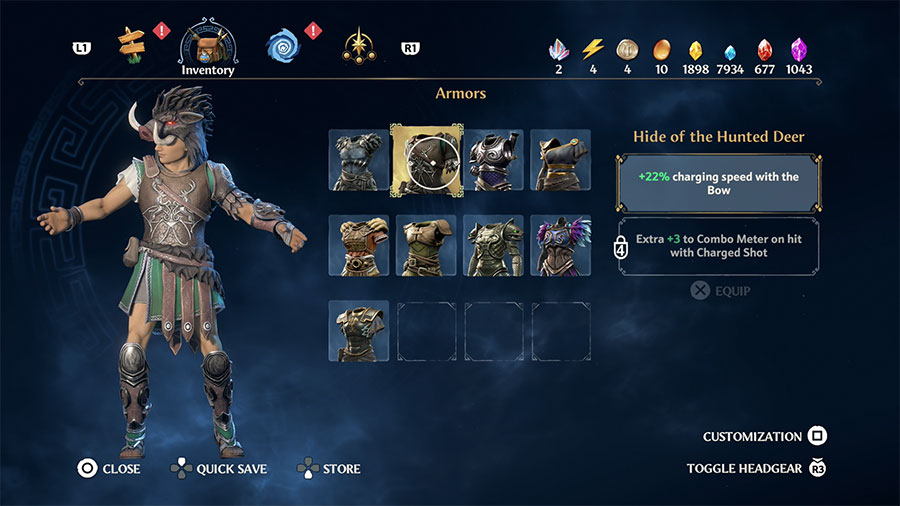Pick the armor with purple feathered shoulders

[560, 245]
